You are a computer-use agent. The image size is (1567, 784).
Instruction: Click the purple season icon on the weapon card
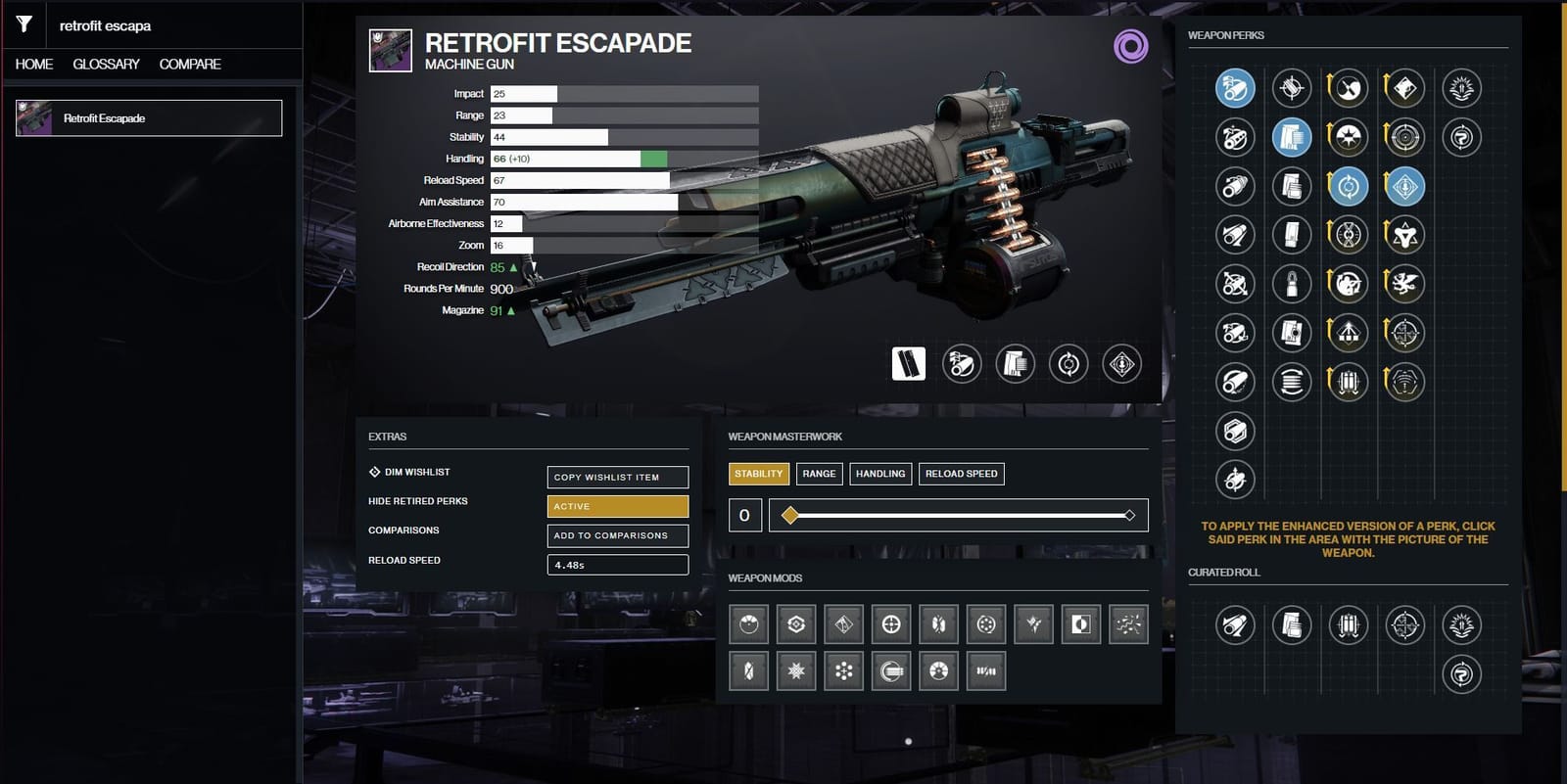1132,45
